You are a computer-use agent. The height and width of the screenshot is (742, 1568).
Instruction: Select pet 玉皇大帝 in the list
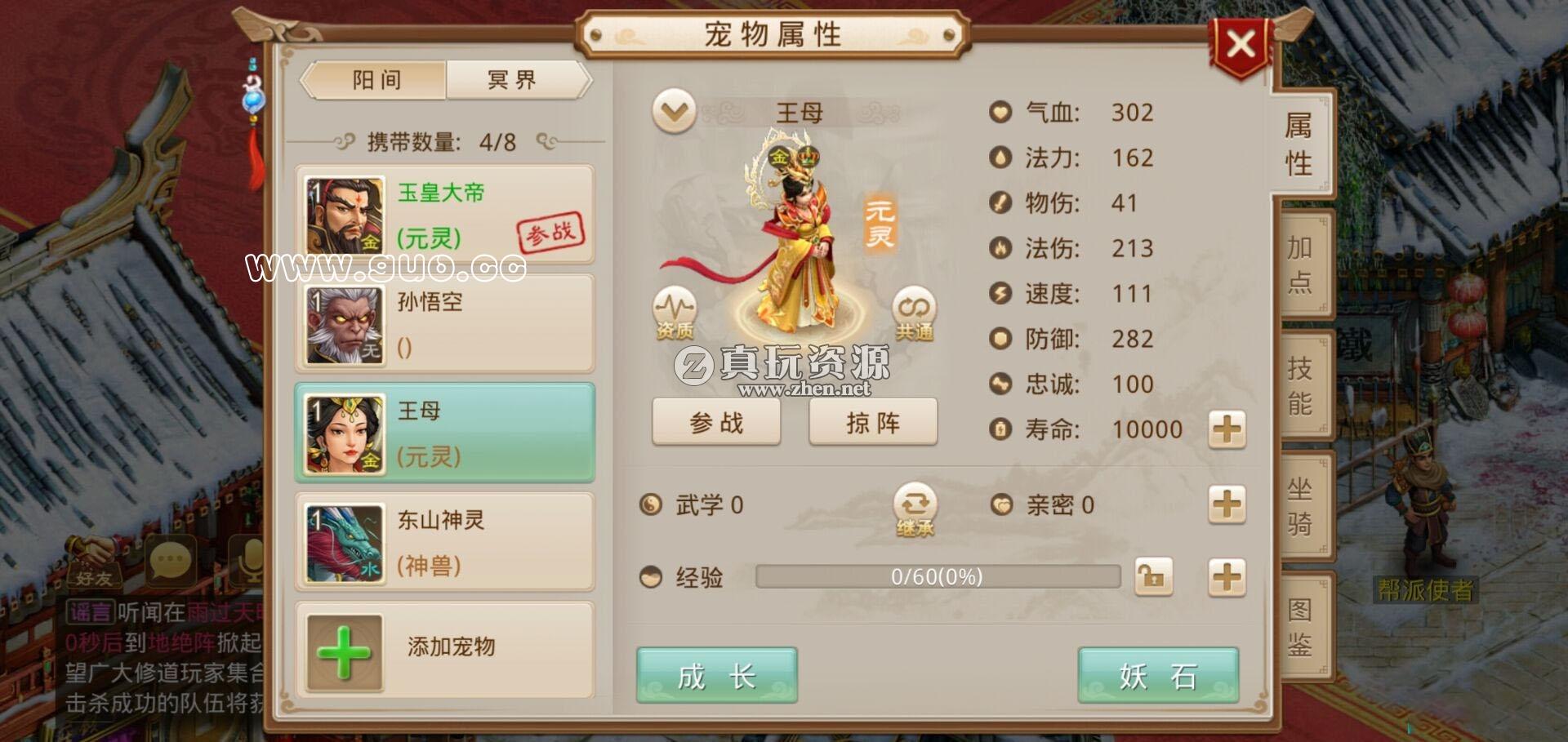pos(444,215)
